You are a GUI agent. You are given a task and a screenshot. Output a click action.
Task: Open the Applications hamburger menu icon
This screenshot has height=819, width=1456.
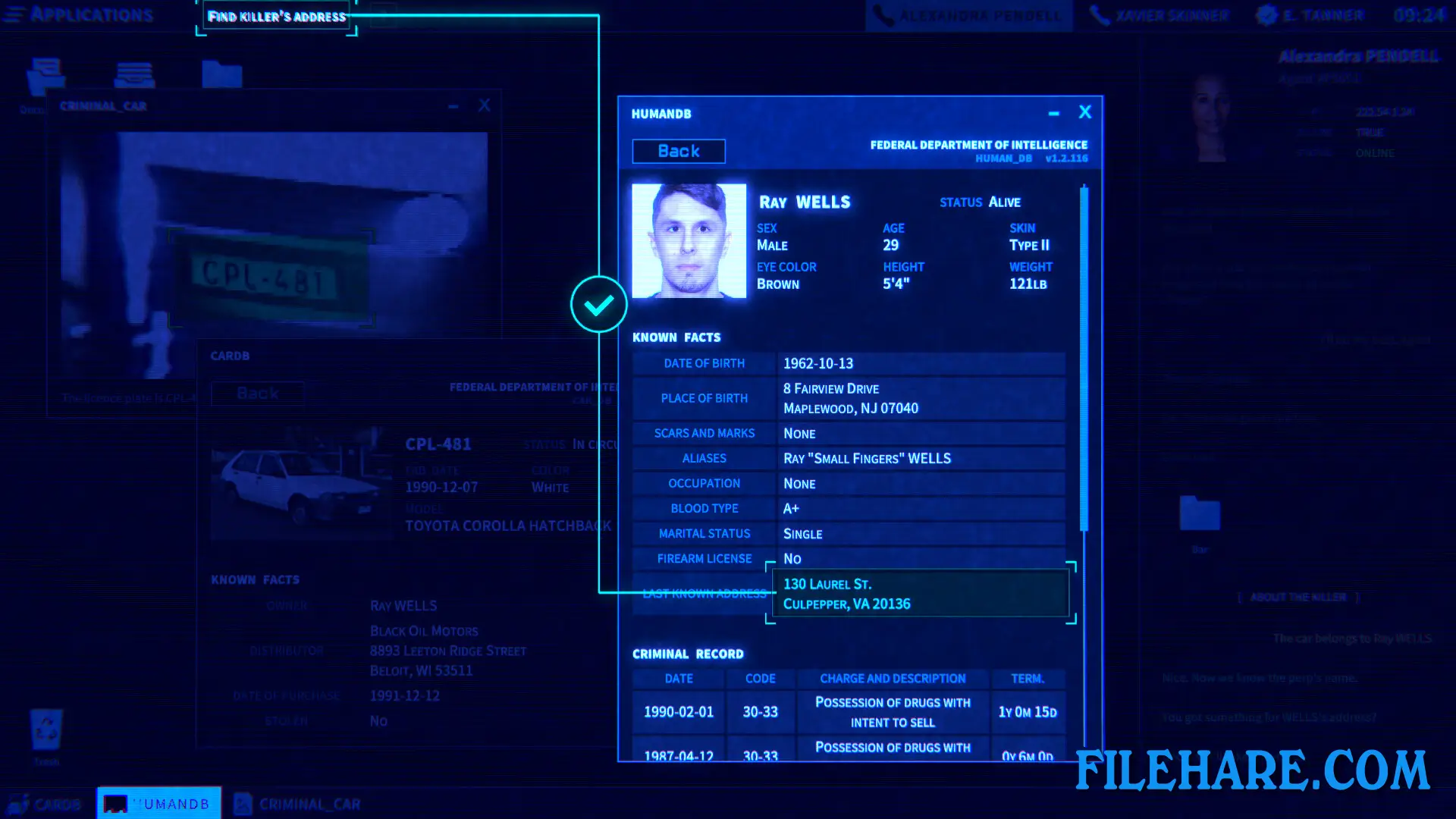coord(14,14)
